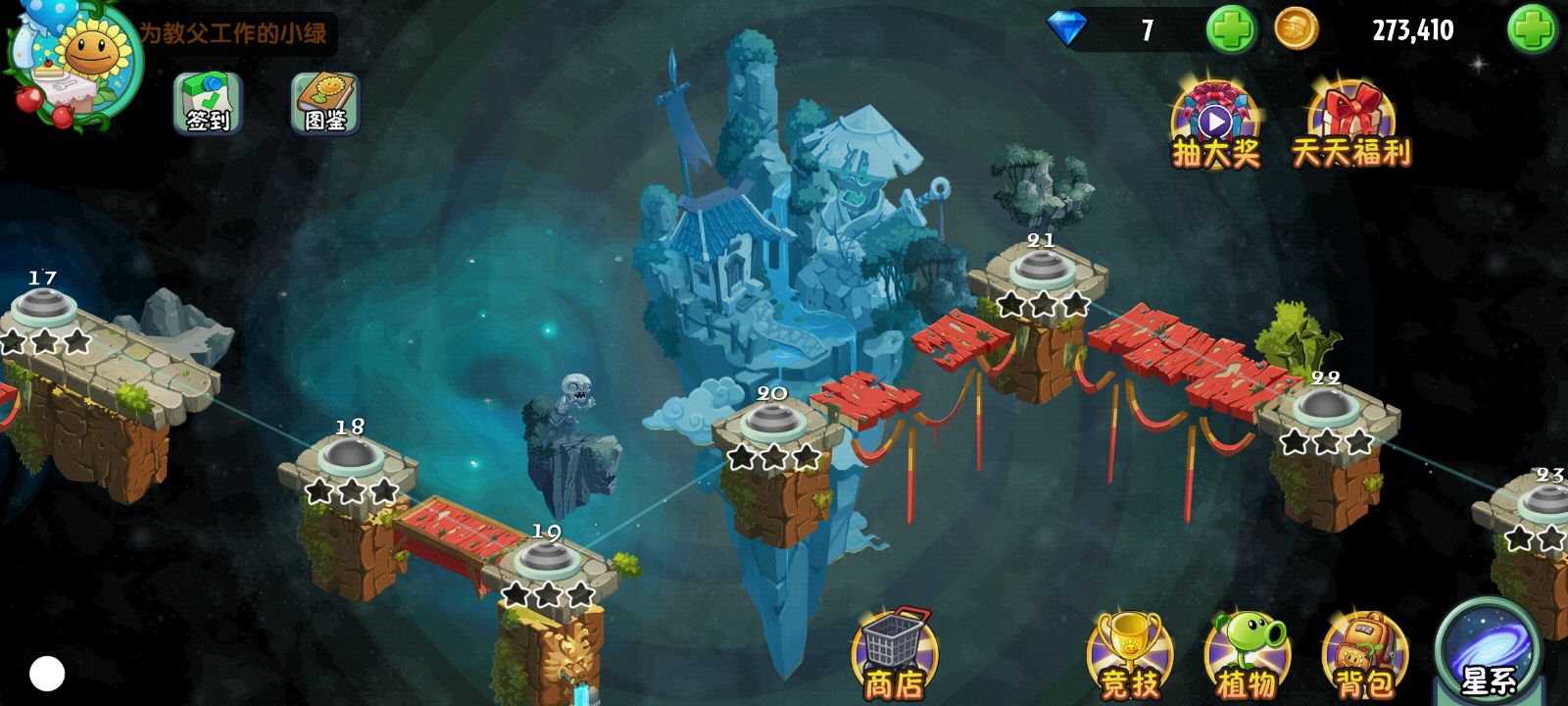Viewport: 1568px width, 706px height.
Task: Select level 23 node
Action: [1544, 503]
